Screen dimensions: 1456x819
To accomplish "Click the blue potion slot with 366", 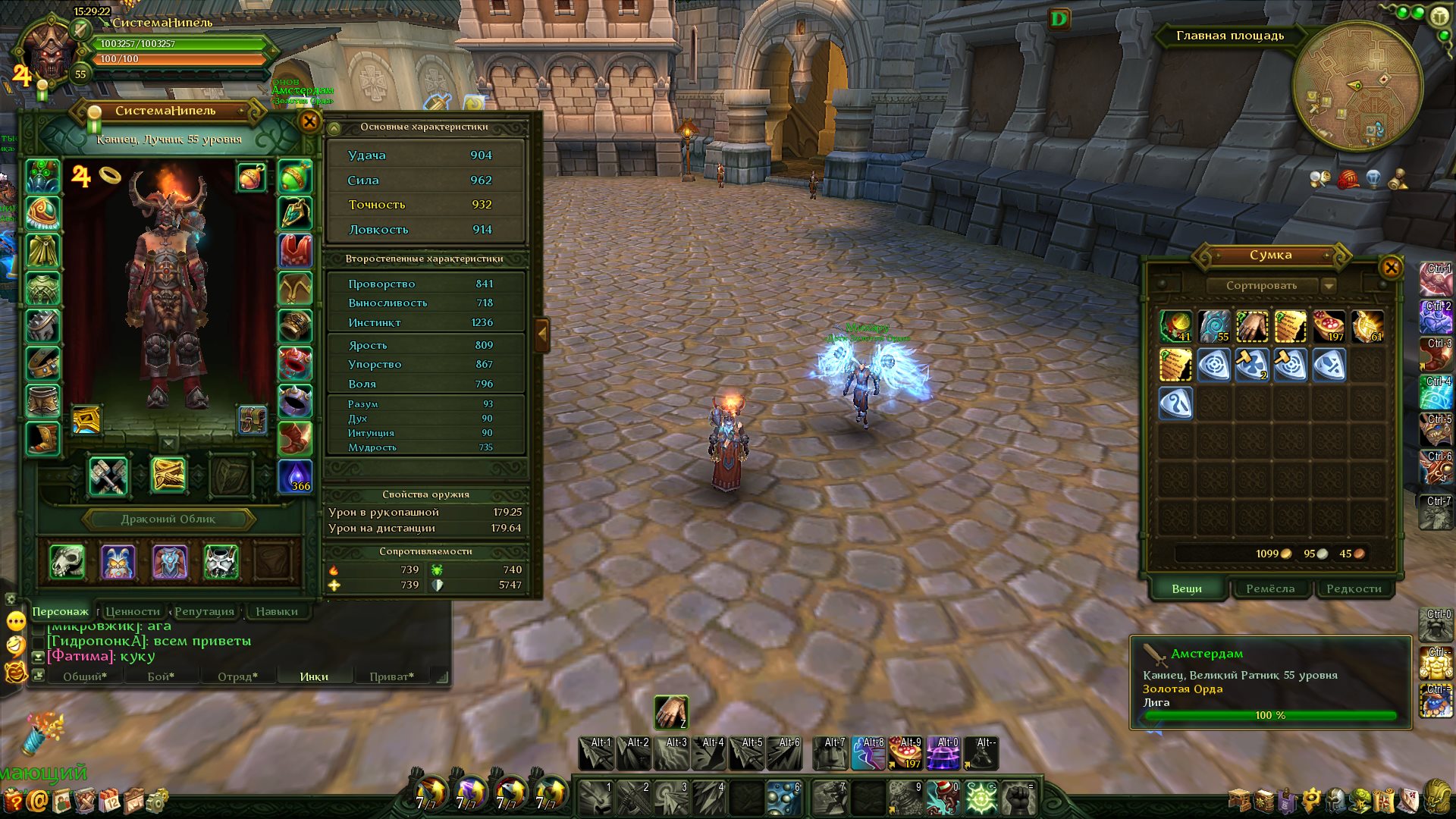I will [x=295, y=476].
